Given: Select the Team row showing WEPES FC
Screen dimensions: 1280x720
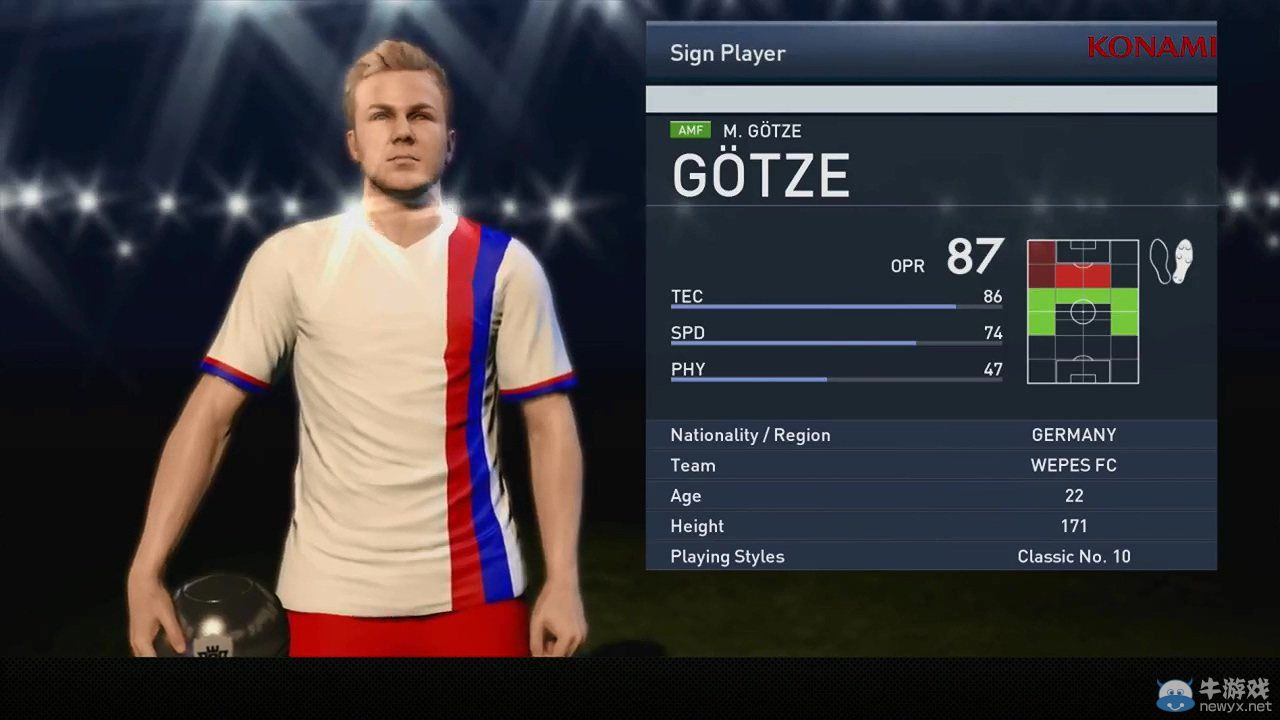Looking at the screenshot, I should 930,465.
